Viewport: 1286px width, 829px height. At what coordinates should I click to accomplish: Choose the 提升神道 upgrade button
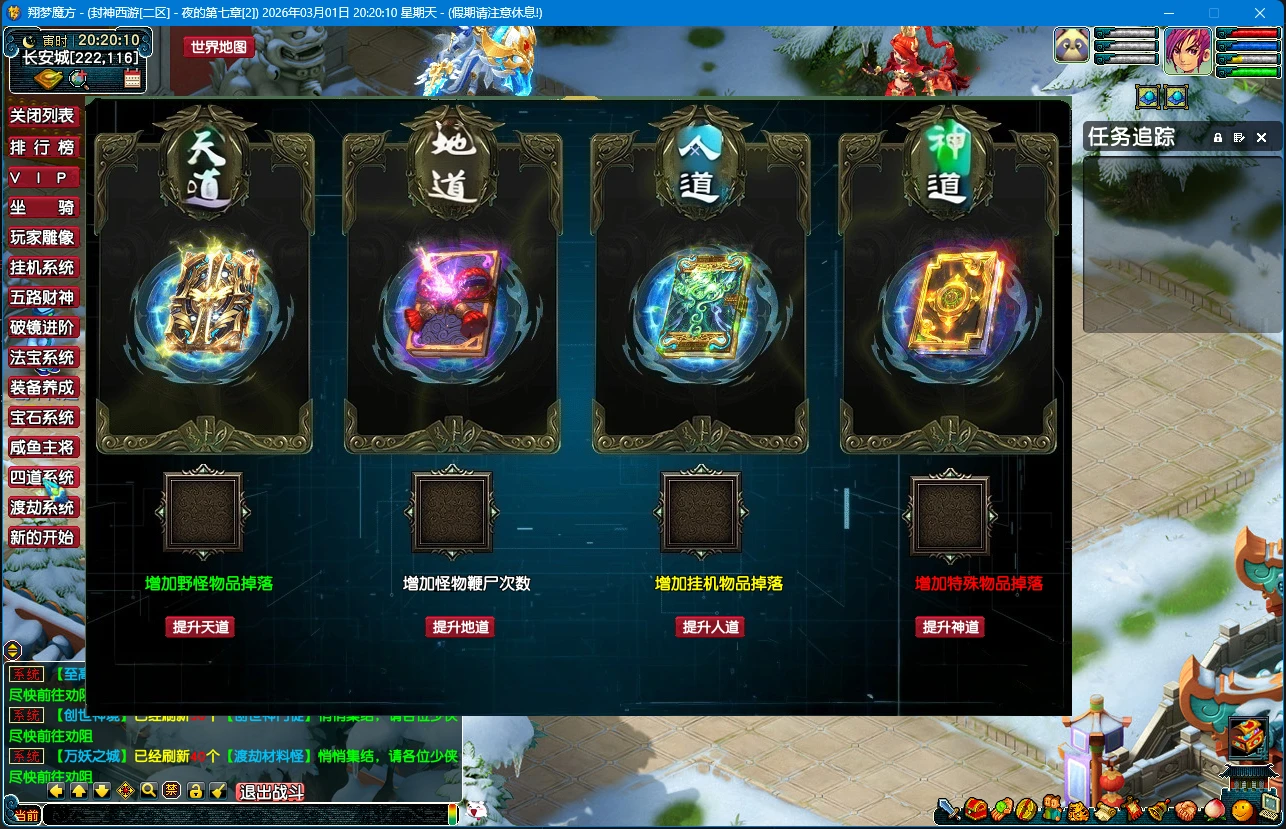[x=950, y=627]
